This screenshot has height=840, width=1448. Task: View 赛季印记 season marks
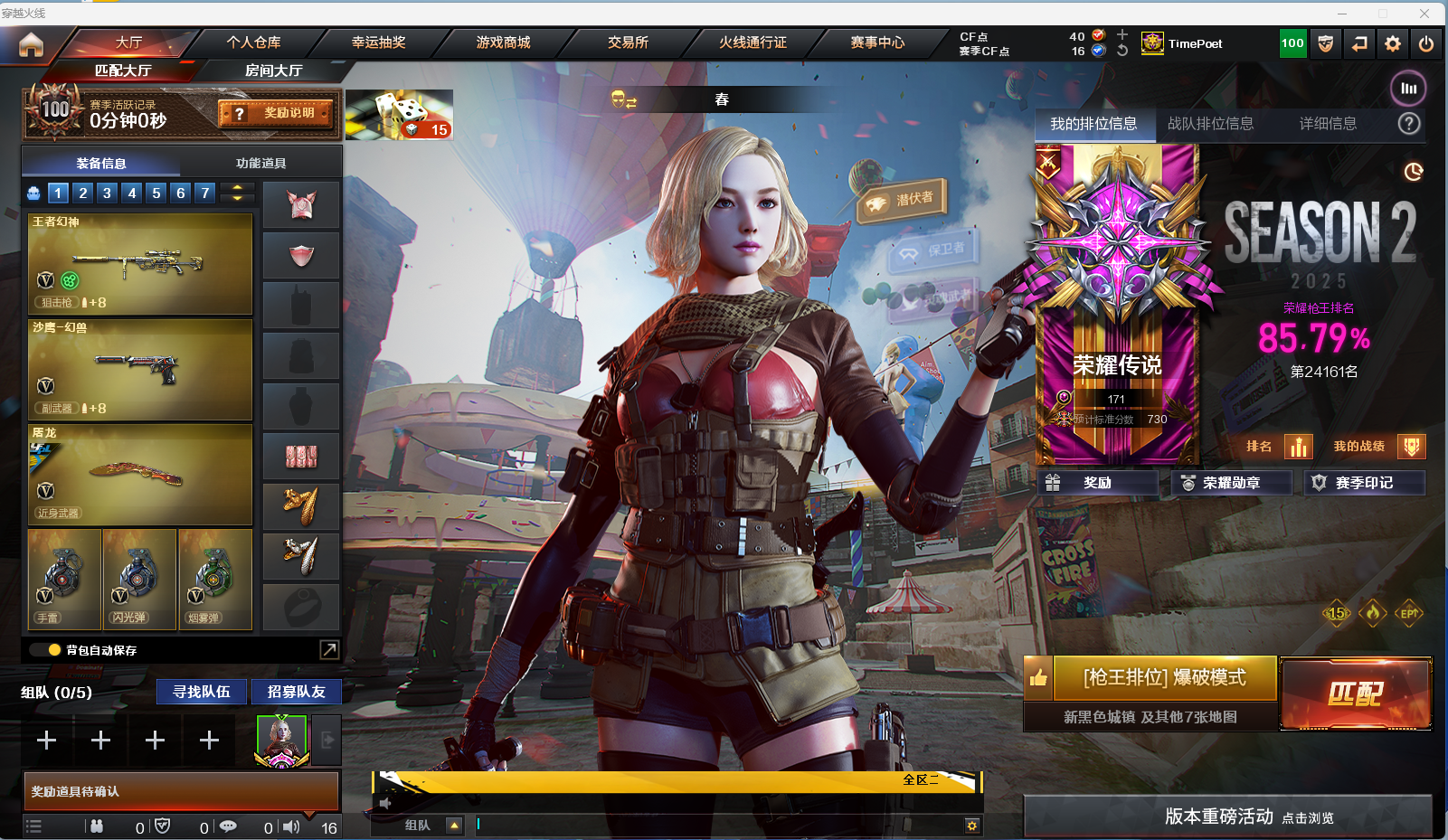pos(1364,483)
